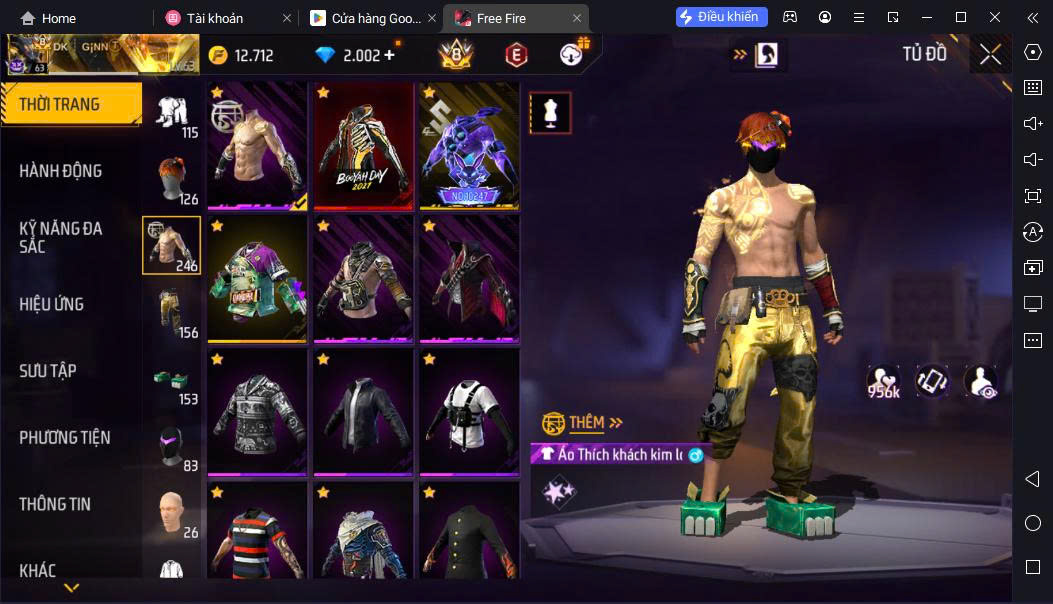Select the Hiệu Ứng category
This screenshot has height=604, width=1053.
(52, 304)
